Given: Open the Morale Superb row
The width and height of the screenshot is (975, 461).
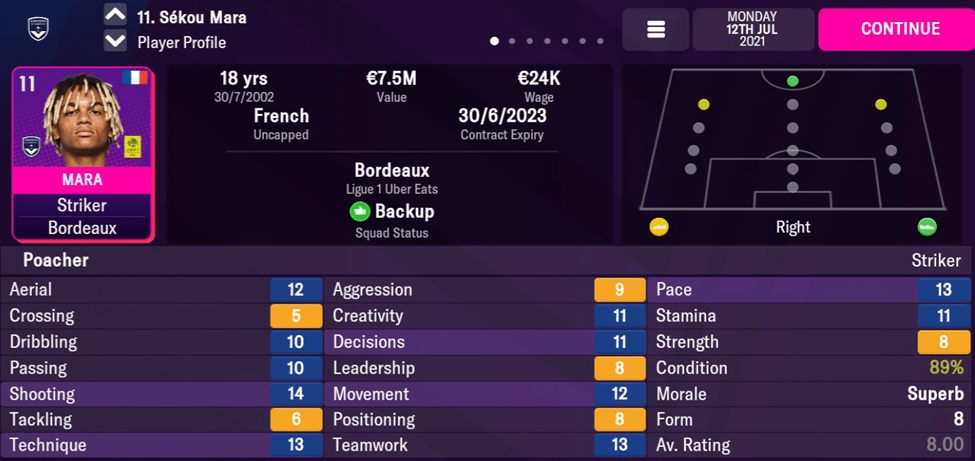Looking at the screenshot, I should pos(810,394).
